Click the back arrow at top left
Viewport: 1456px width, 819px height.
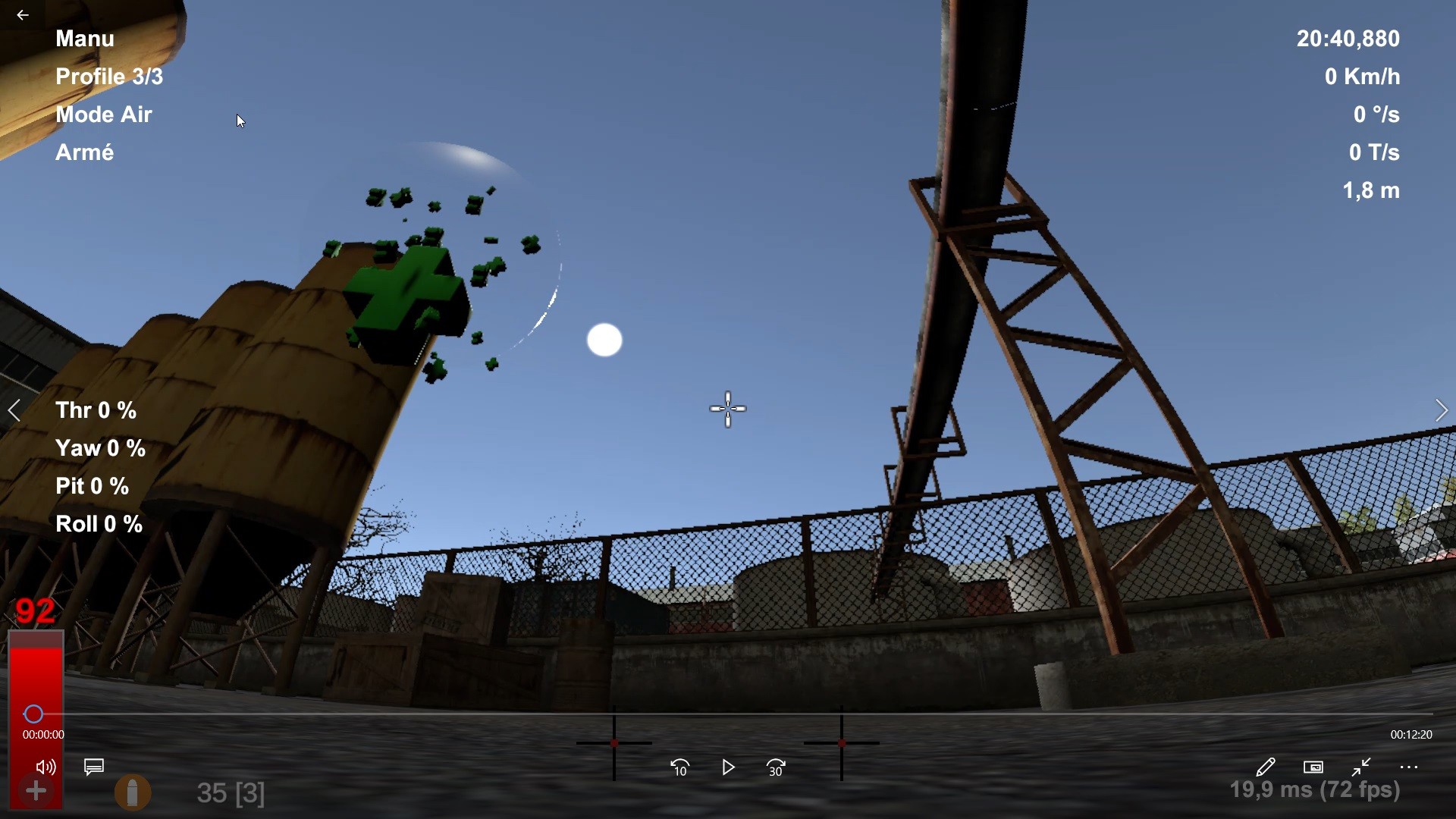23,14
